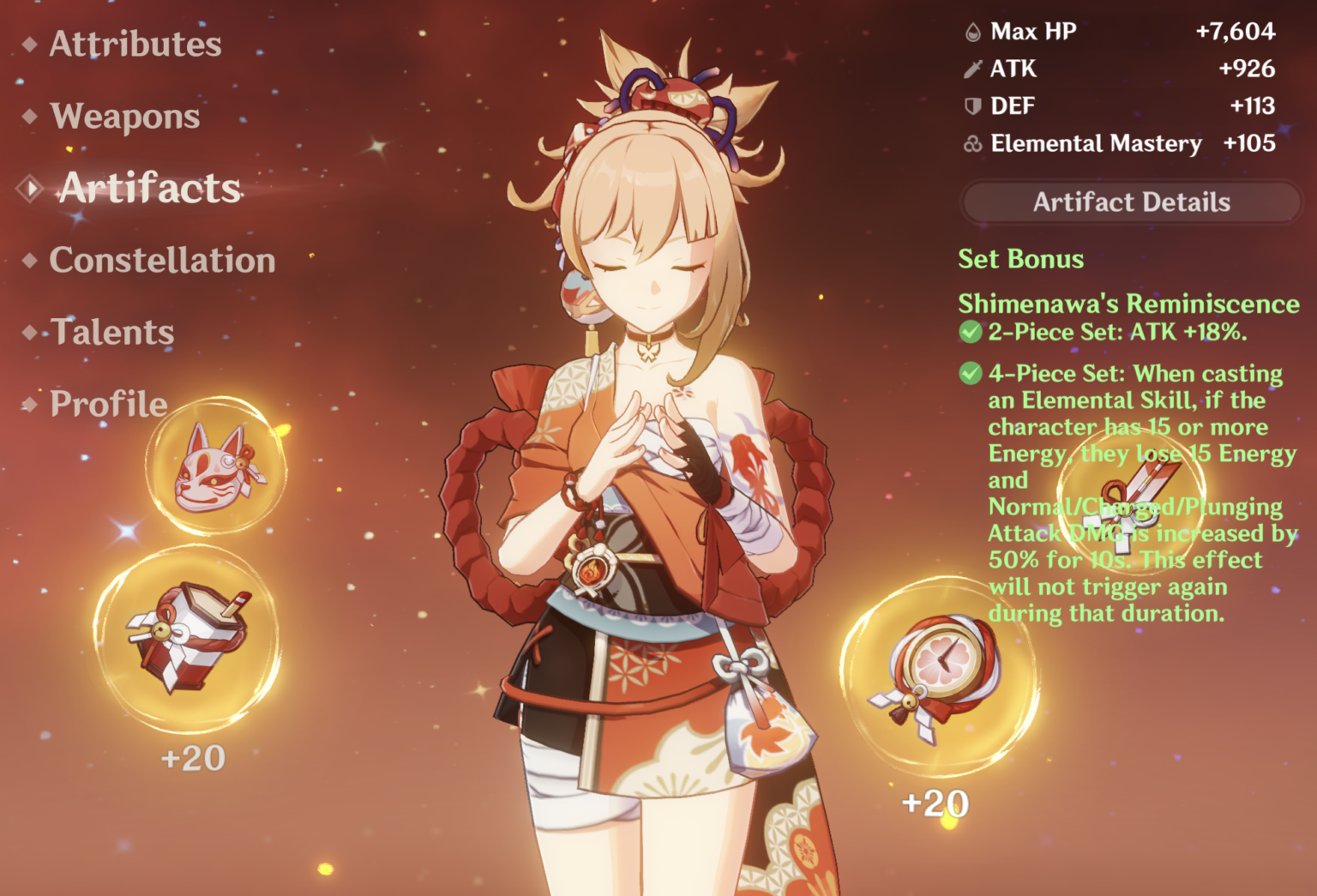Click the Shimenawa's Reminiscence set name
The image size is (1317, 896).
(x=1128, y=304)
